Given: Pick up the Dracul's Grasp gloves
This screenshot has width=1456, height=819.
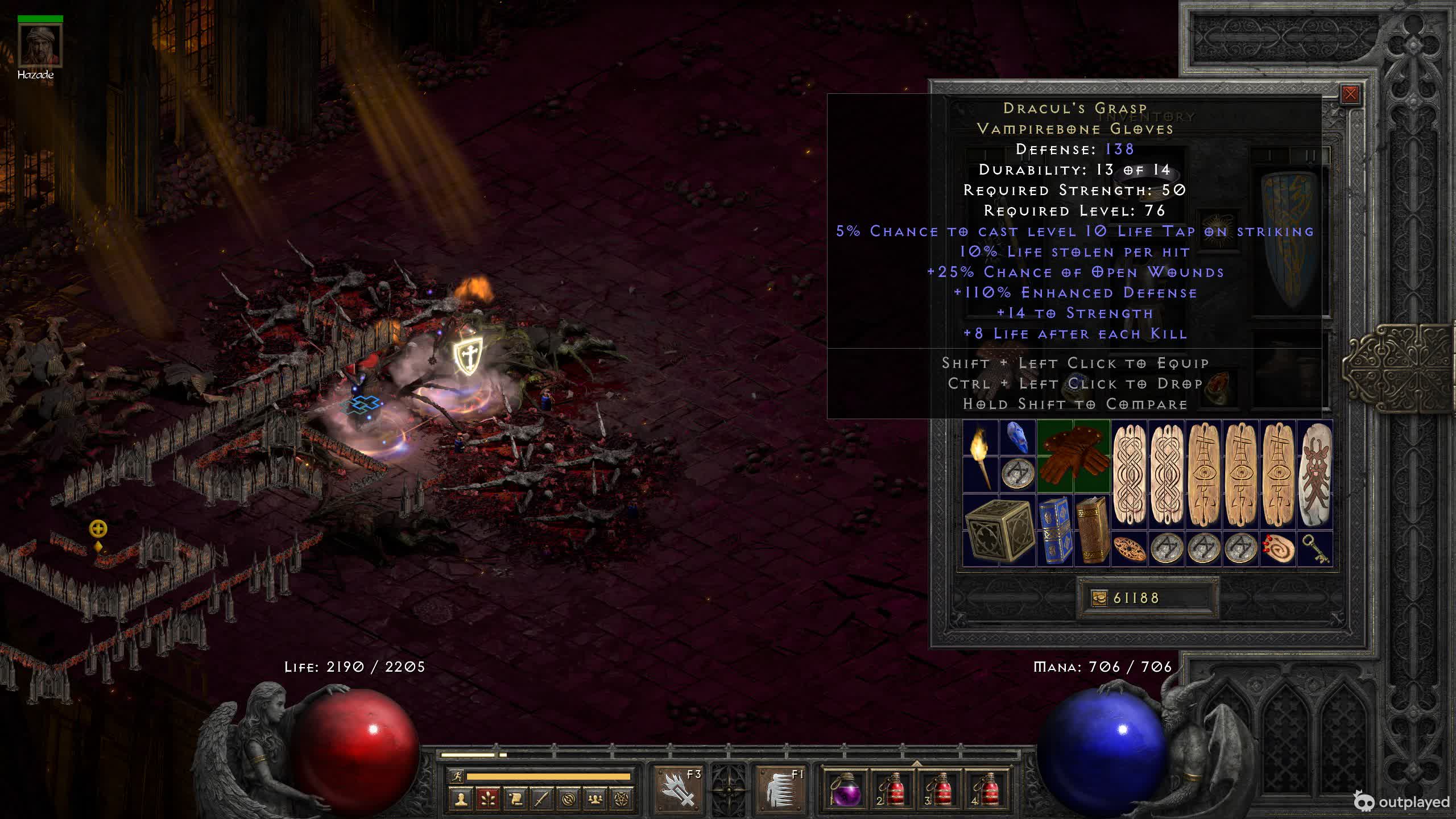Looking at the screenshot, I should pyautogui.click(x=1073, y=456).
